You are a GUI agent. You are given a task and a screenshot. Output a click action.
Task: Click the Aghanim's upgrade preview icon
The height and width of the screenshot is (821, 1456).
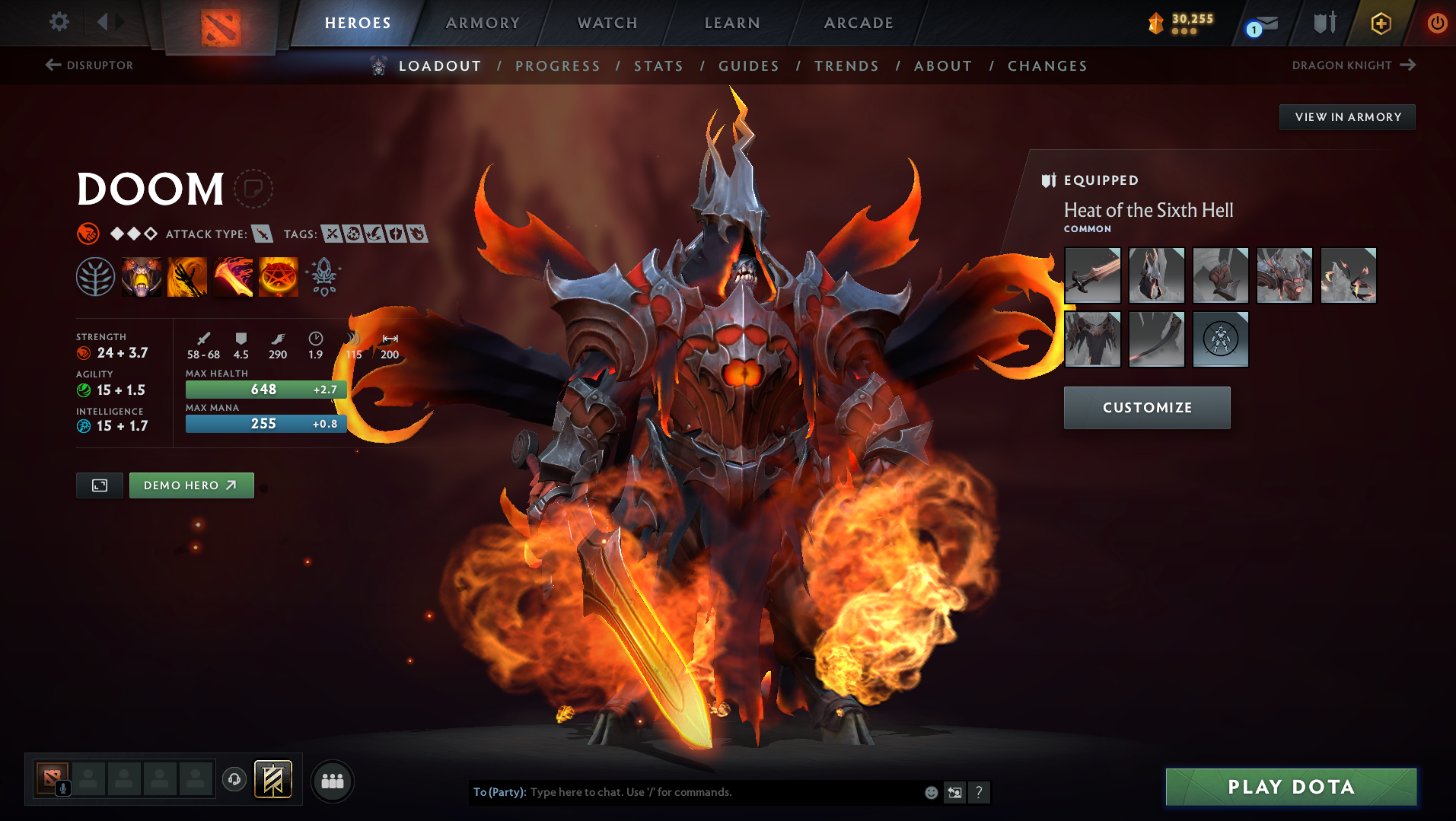[x=323, y=276]
